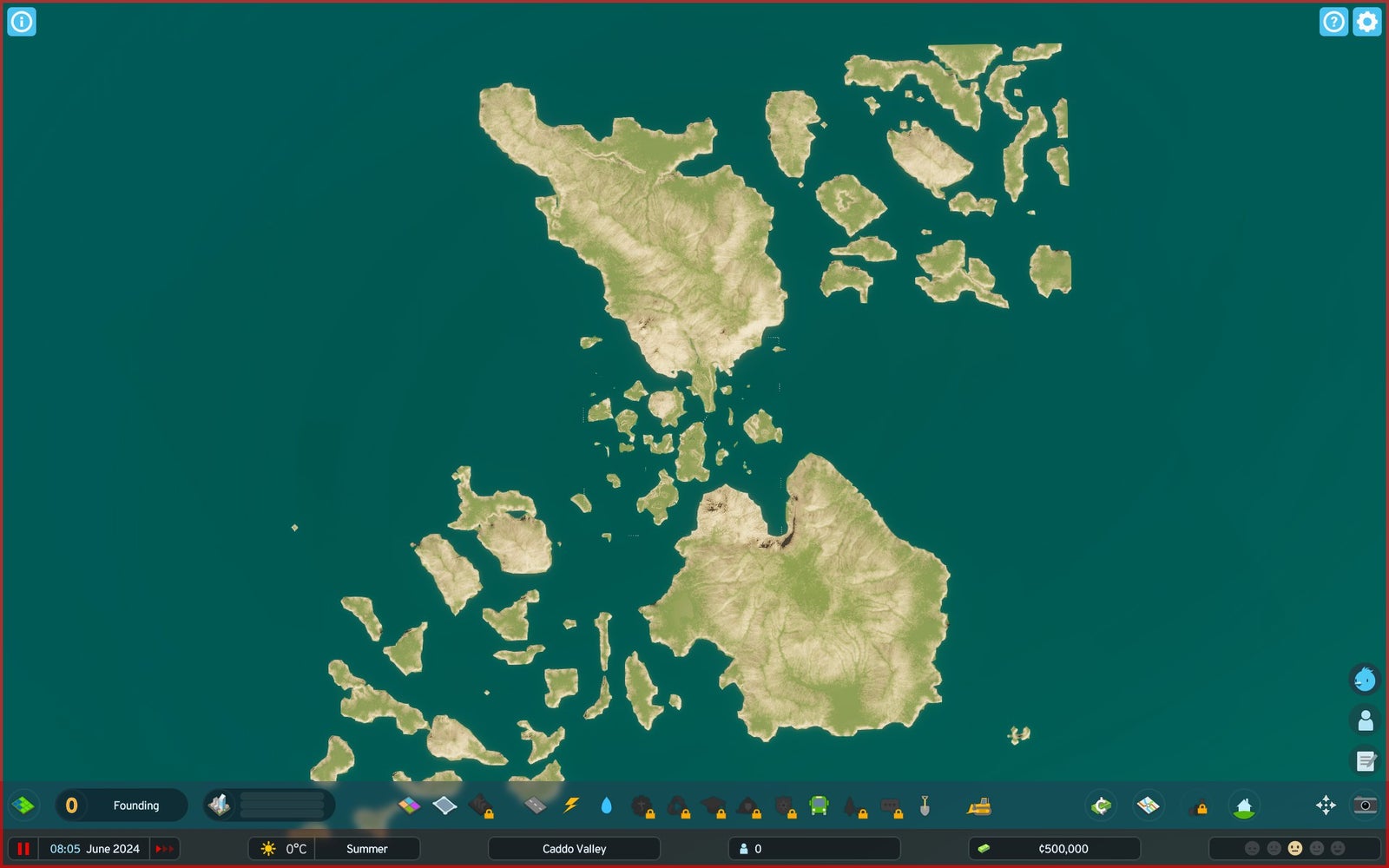Toggle the red pause button

point(23,849)
